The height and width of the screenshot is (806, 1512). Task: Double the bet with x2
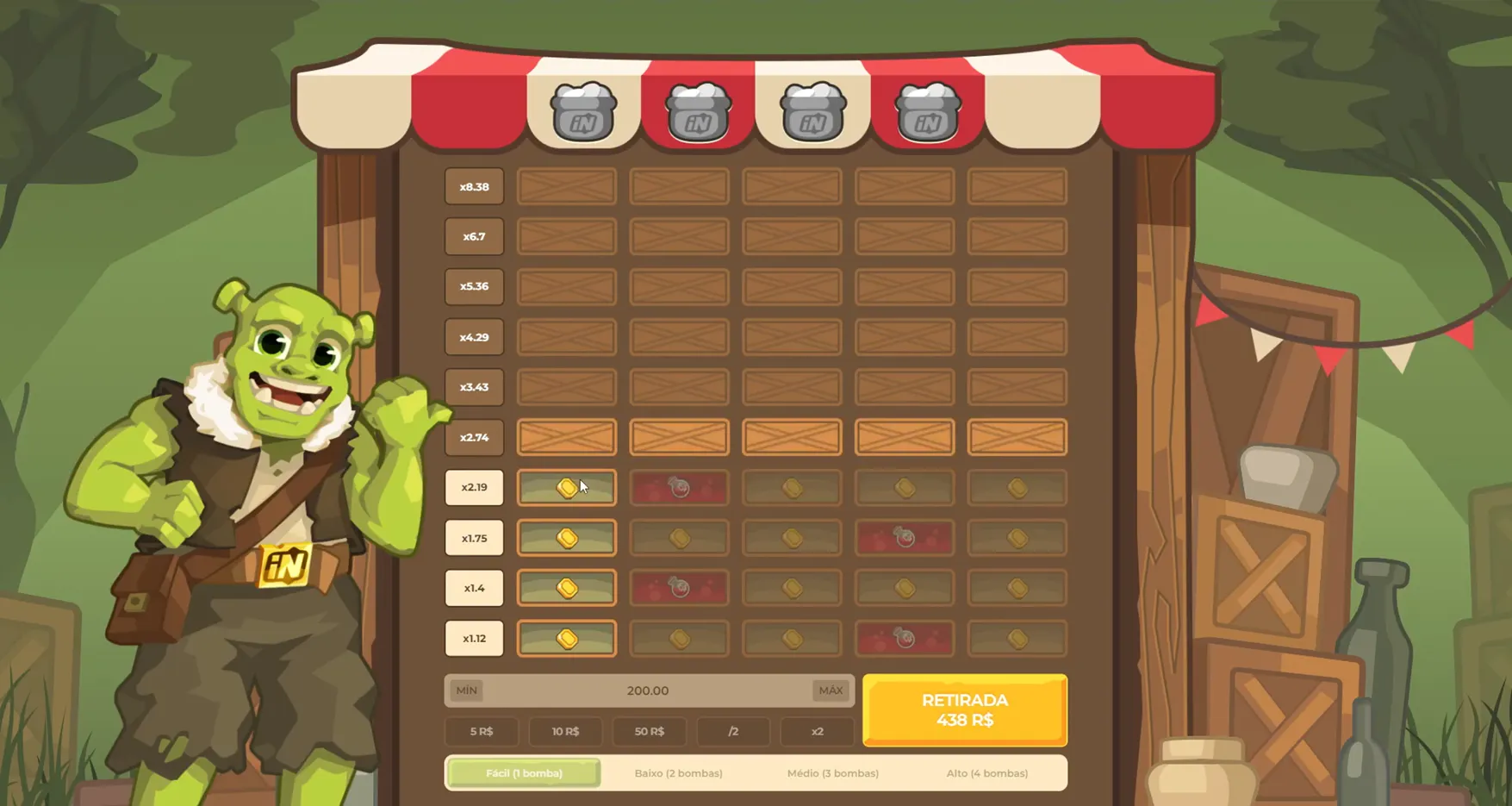[817, 731]
